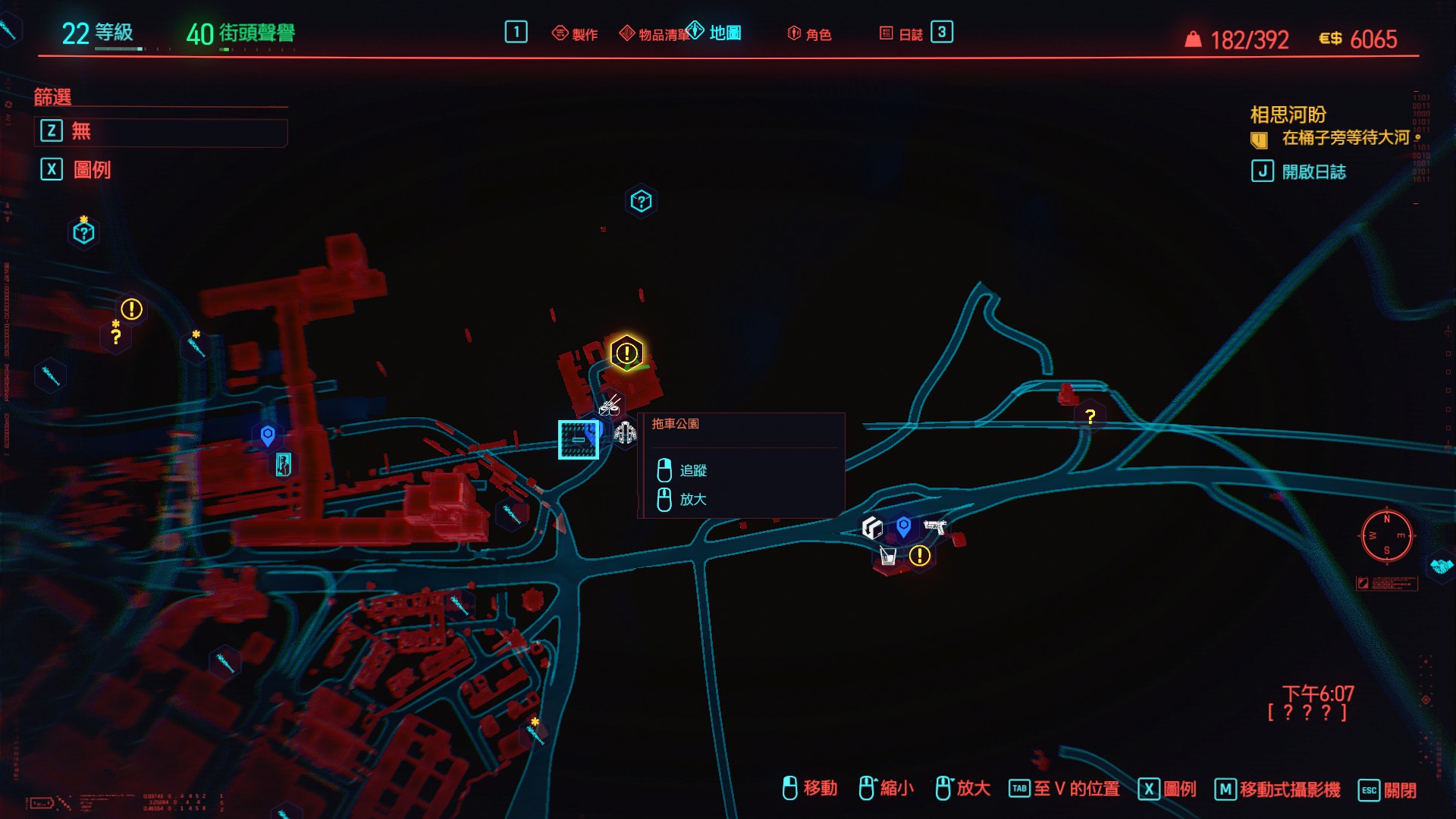1456x819 pixels.
Task: Switch to the 製作 crafting tab
Action: click(x=576, y=33)
